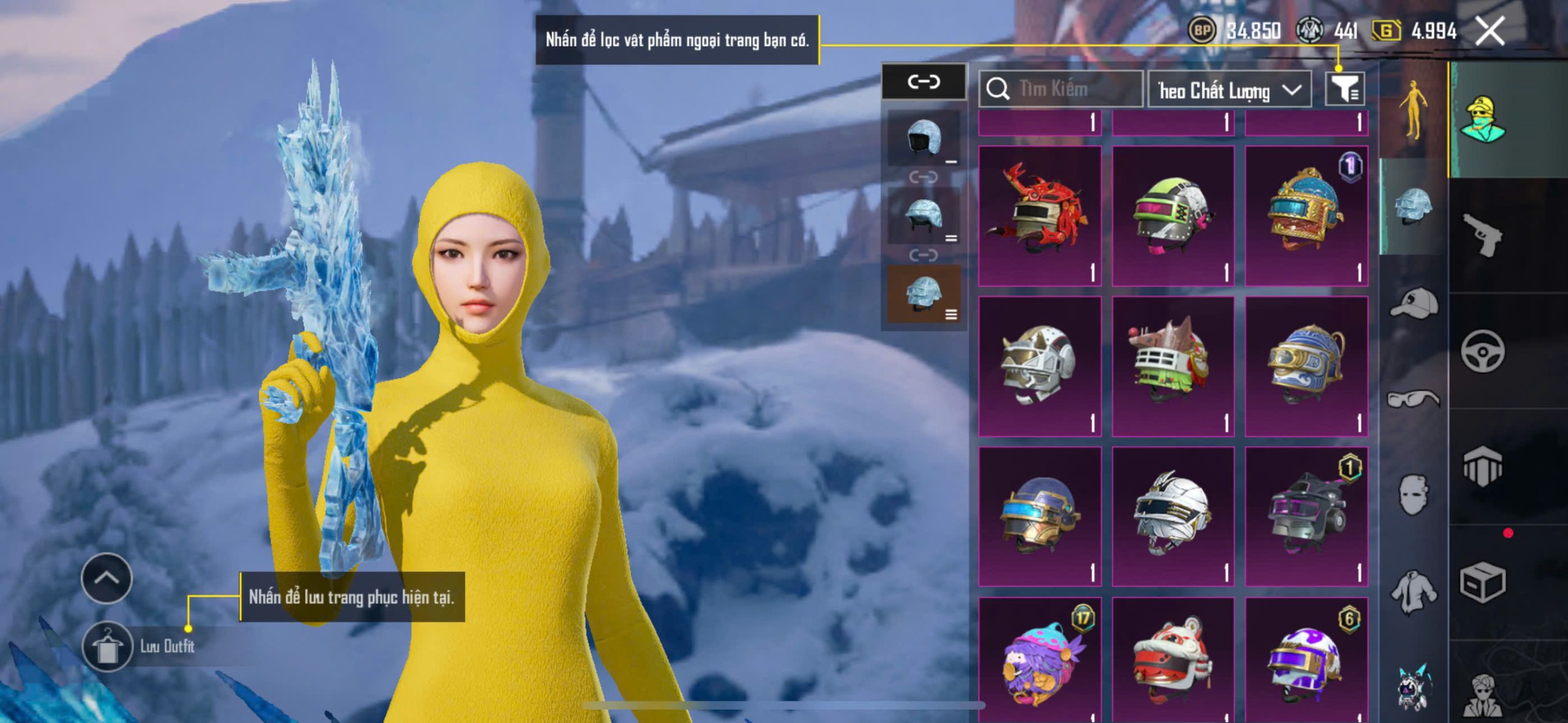Open the item filter funnel
Screen dimensions: 1568x723
tap(1344, 90)
